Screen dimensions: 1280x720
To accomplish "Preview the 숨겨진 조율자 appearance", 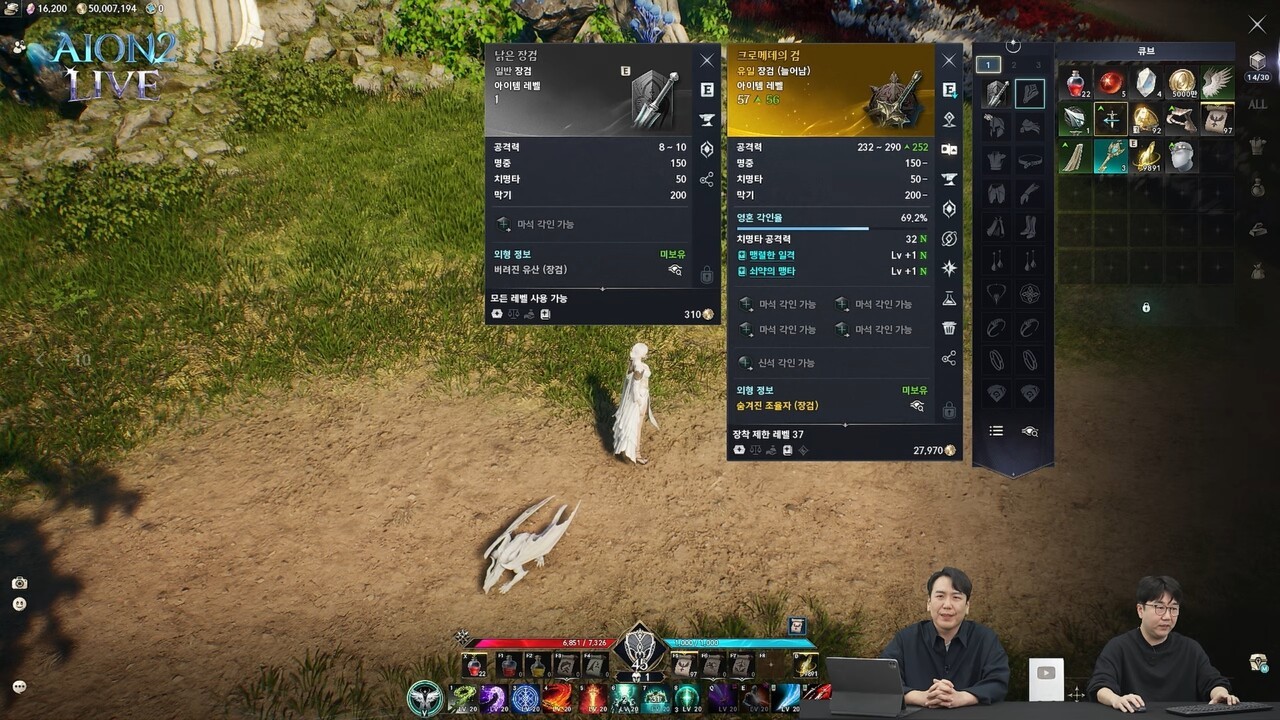I will click(x=916, y=406).
